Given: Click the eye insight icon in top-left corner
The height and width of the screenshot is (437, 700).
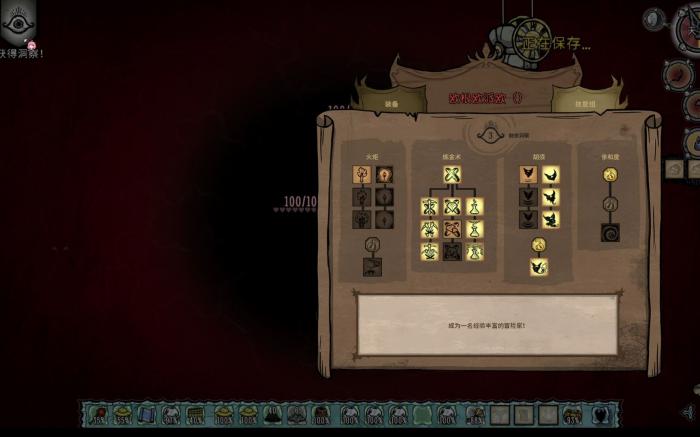Looking at the screenshot, I should [x=19, y=18].
